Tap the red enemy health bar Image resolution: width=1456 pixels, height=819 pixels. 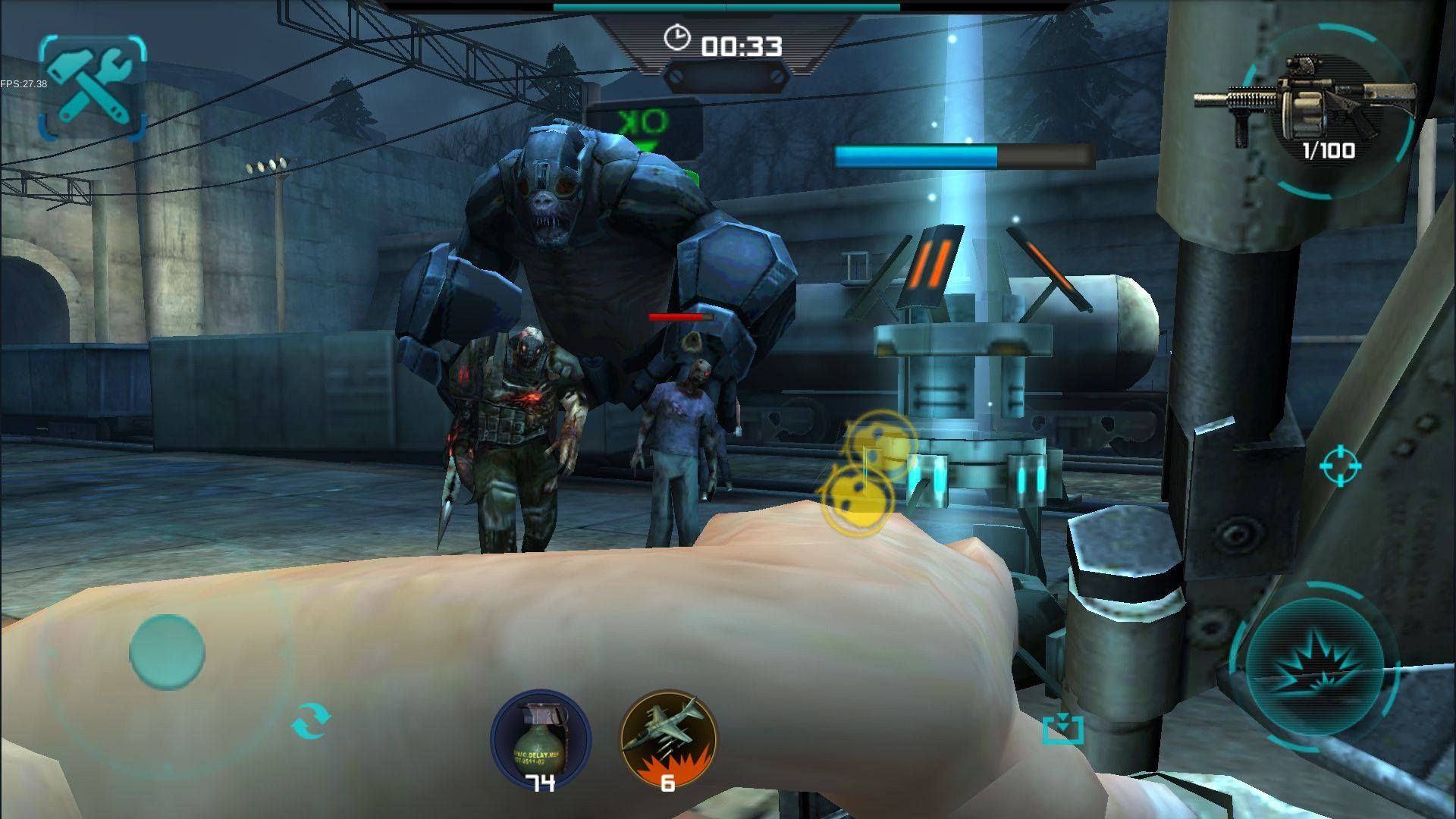(x=682, y=318)
